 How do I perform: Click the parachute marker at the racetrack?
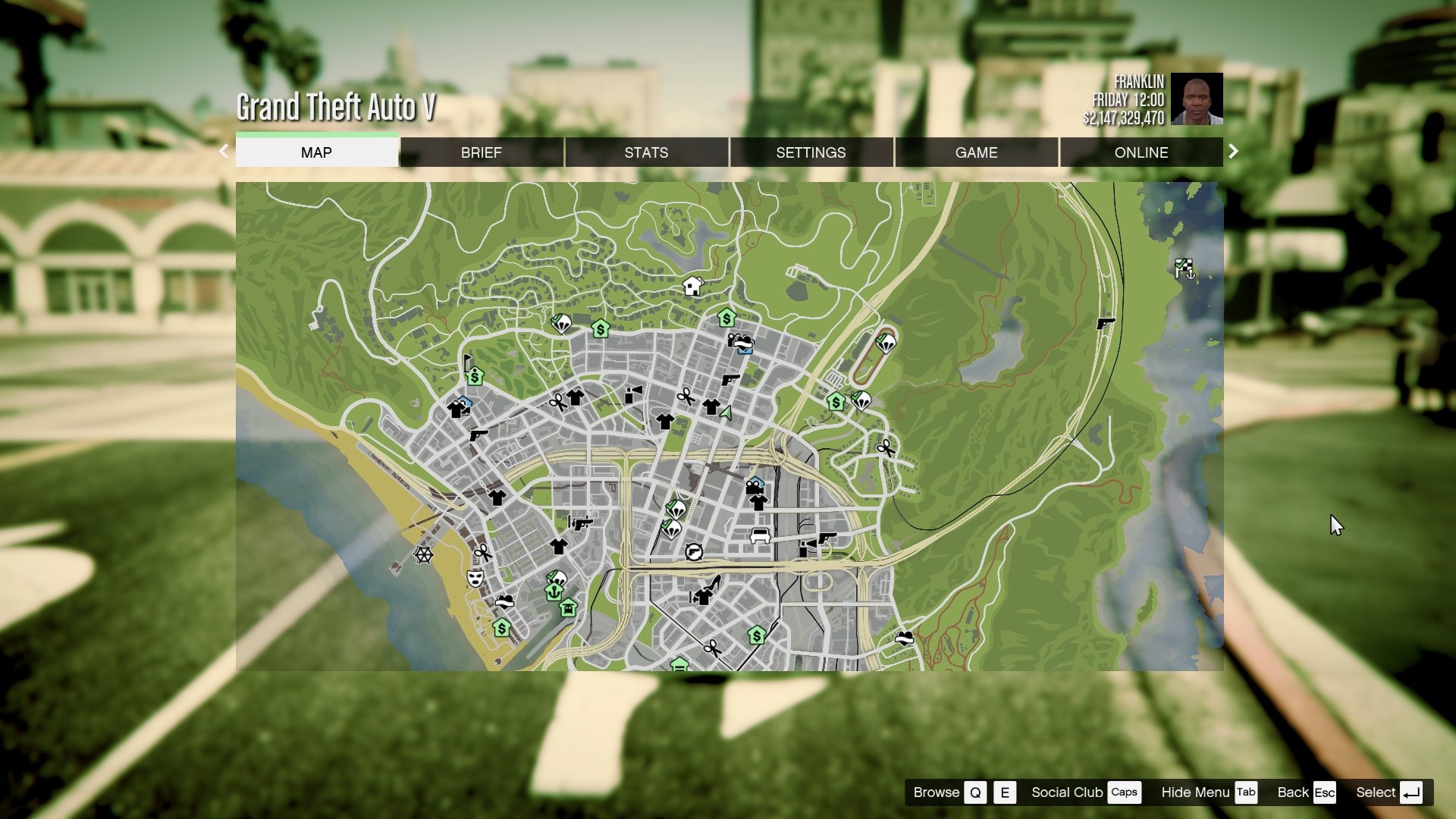(886, 343)
